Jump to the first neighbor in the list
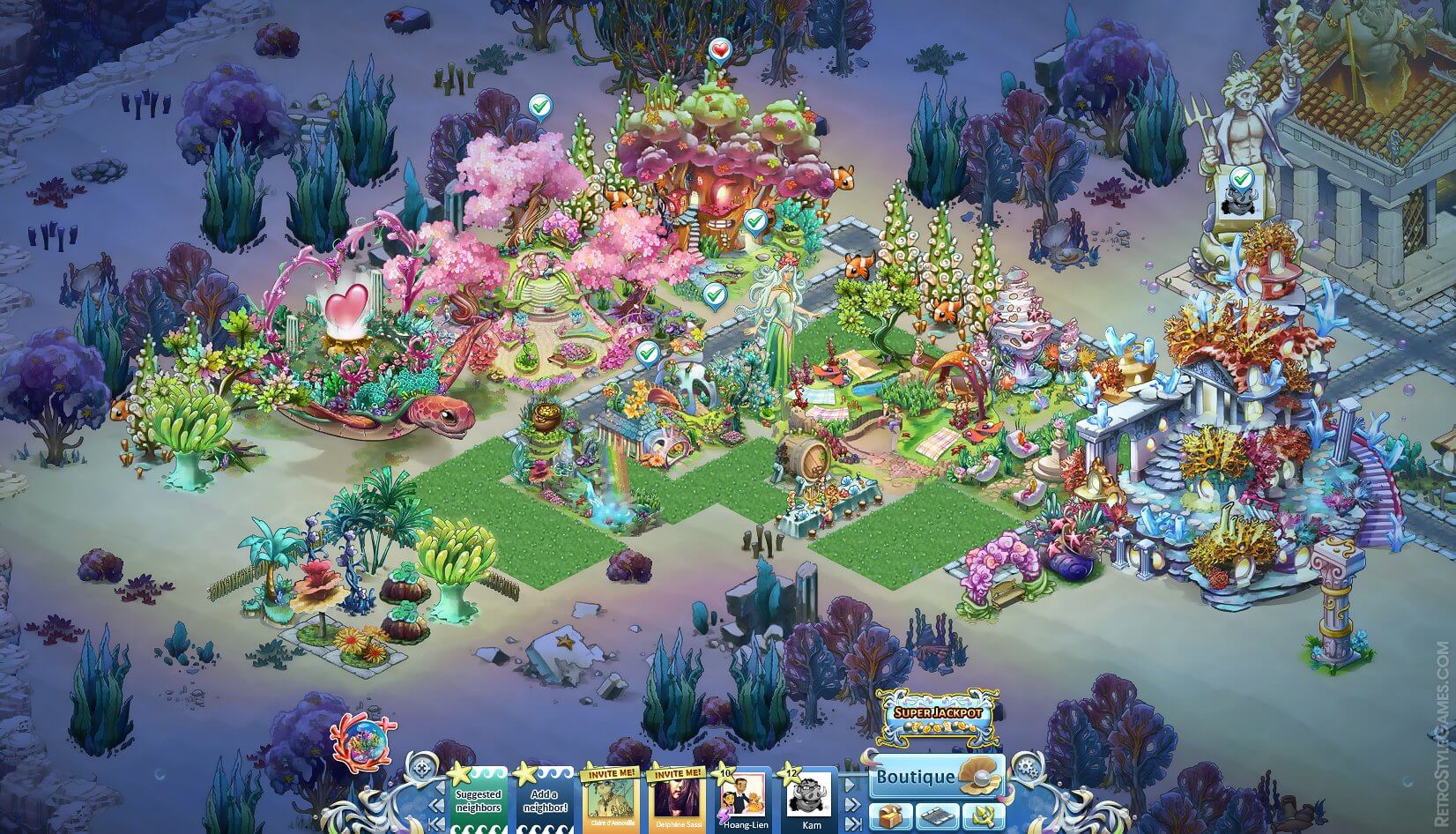 point(435,824)
